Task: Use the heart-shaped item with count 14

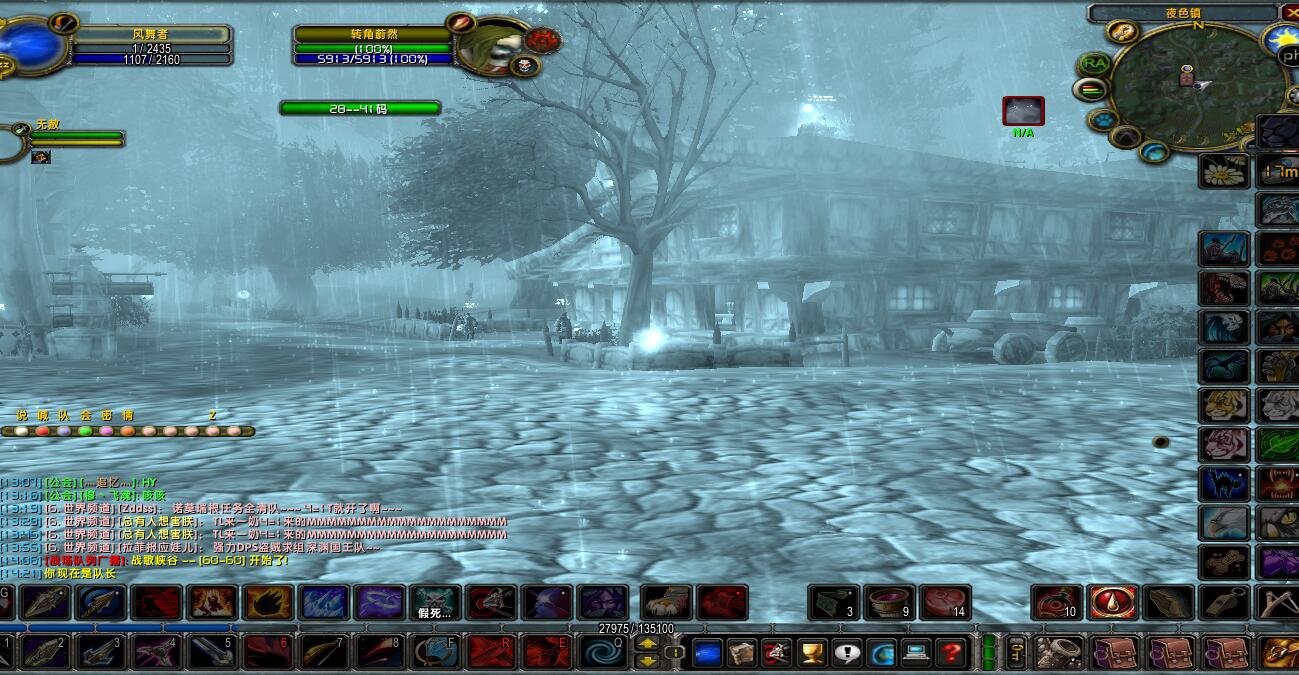Action: [x=945, y=603]
